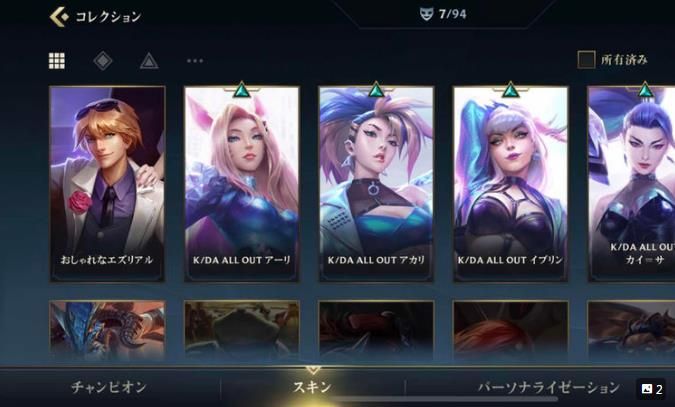The height and width of the screenshot is (407, 675).
Task: Select the grid view filter icon
Action: (x=57, y=60)
